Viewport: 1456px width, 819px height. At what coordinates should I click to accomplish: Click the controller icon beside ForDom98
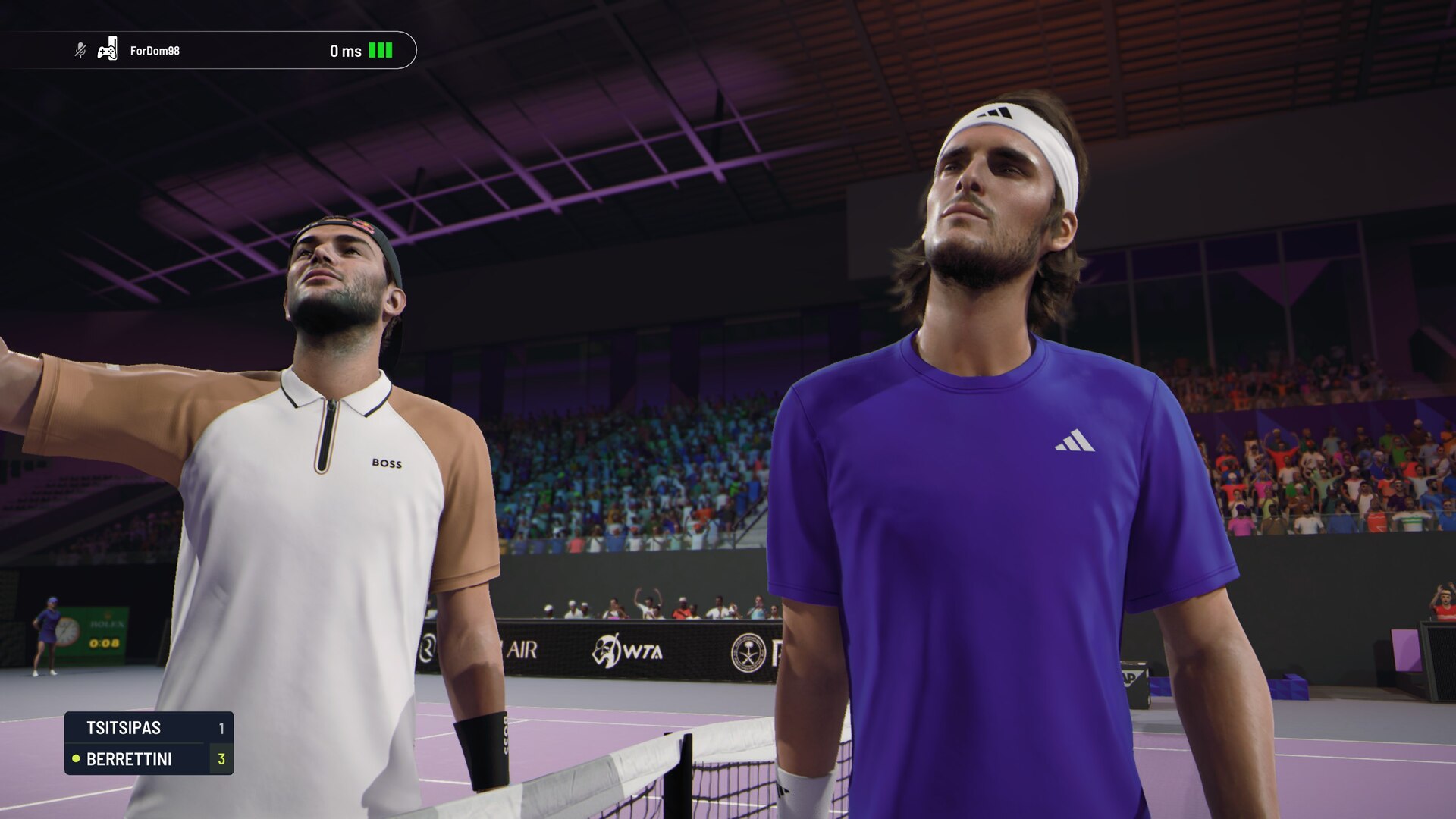[x=108, y=50]
